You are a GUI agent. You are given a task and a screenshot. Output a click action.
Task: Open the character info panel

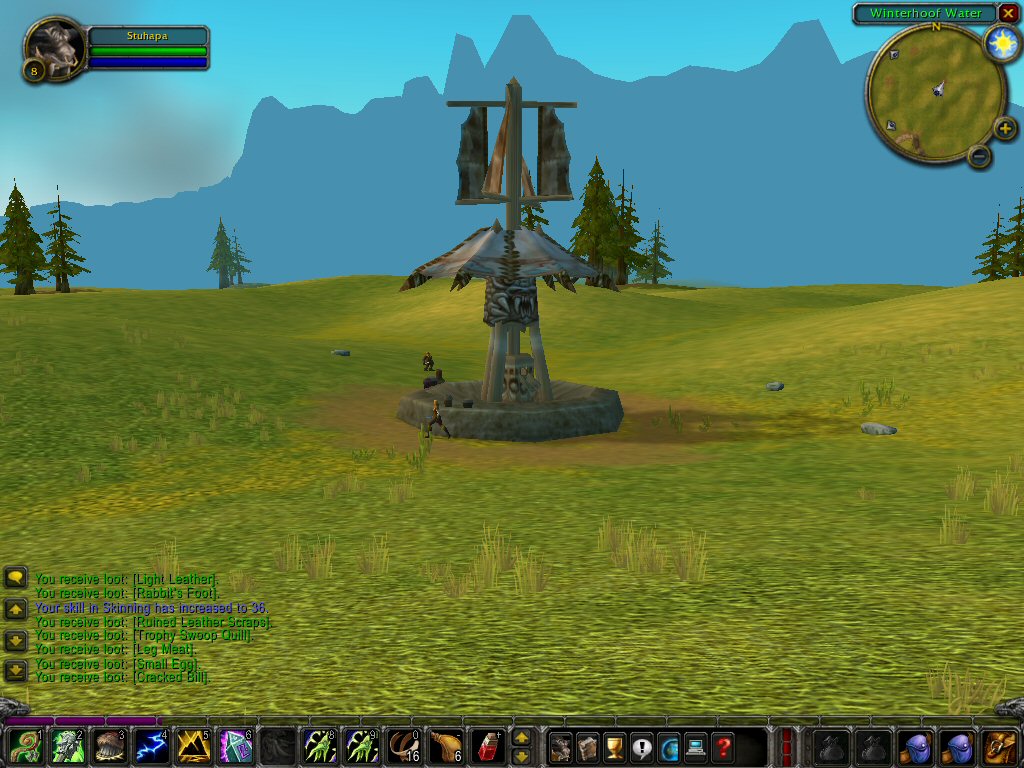click(x=561, y=747)
